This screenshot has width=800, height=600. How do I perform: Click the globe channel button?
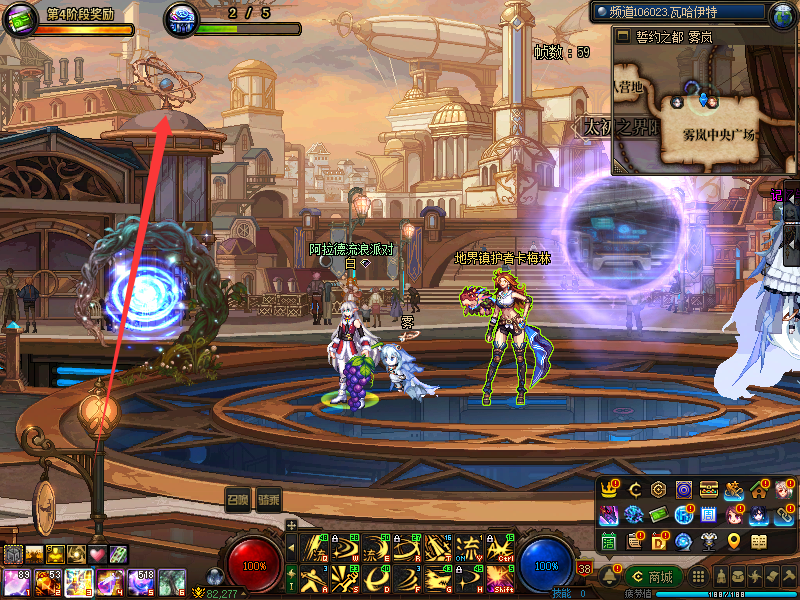click(x=781, y=13)
